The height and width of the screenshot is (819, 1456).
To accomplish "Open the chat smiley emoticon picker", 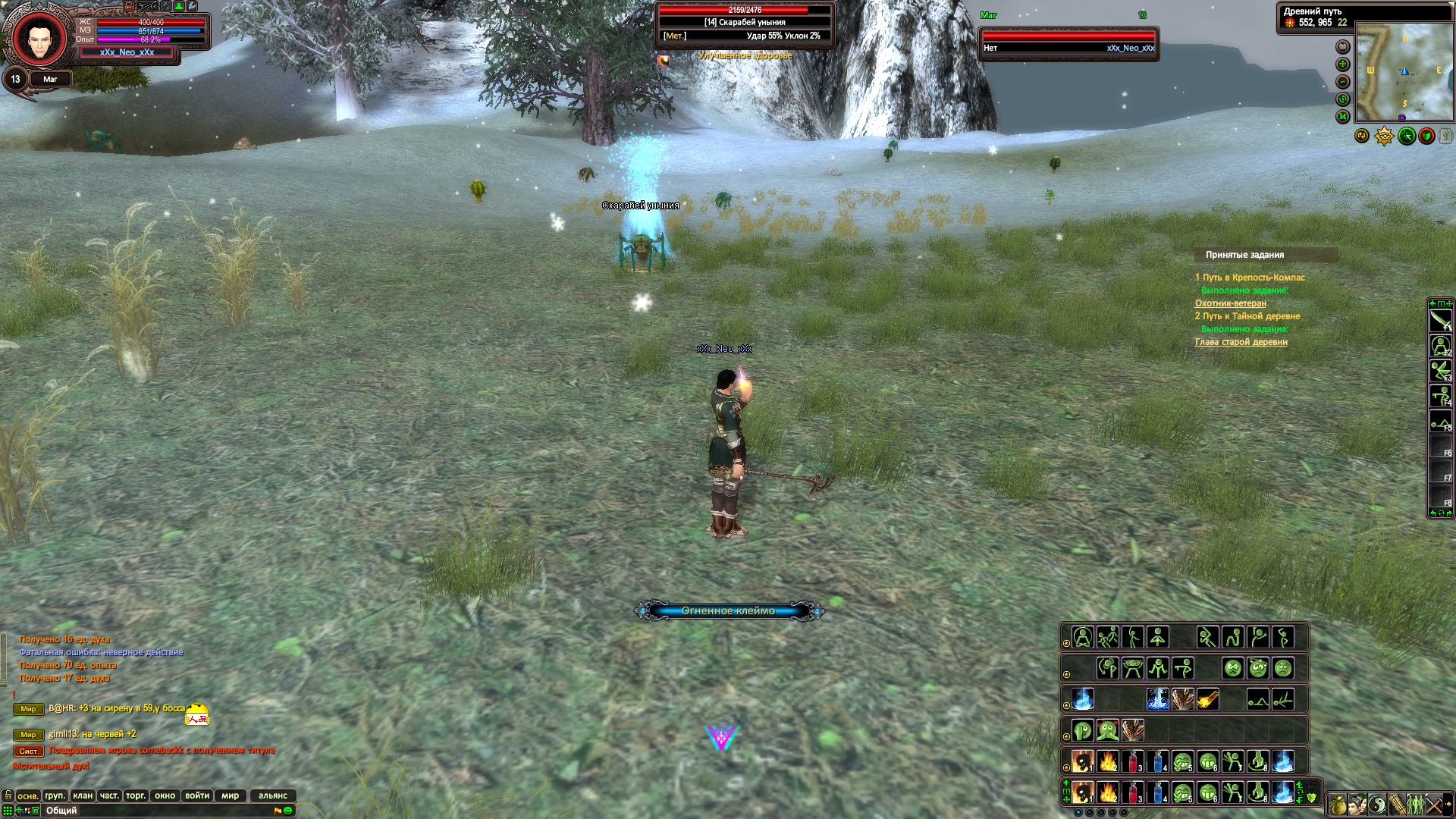I will pos(288,811).
